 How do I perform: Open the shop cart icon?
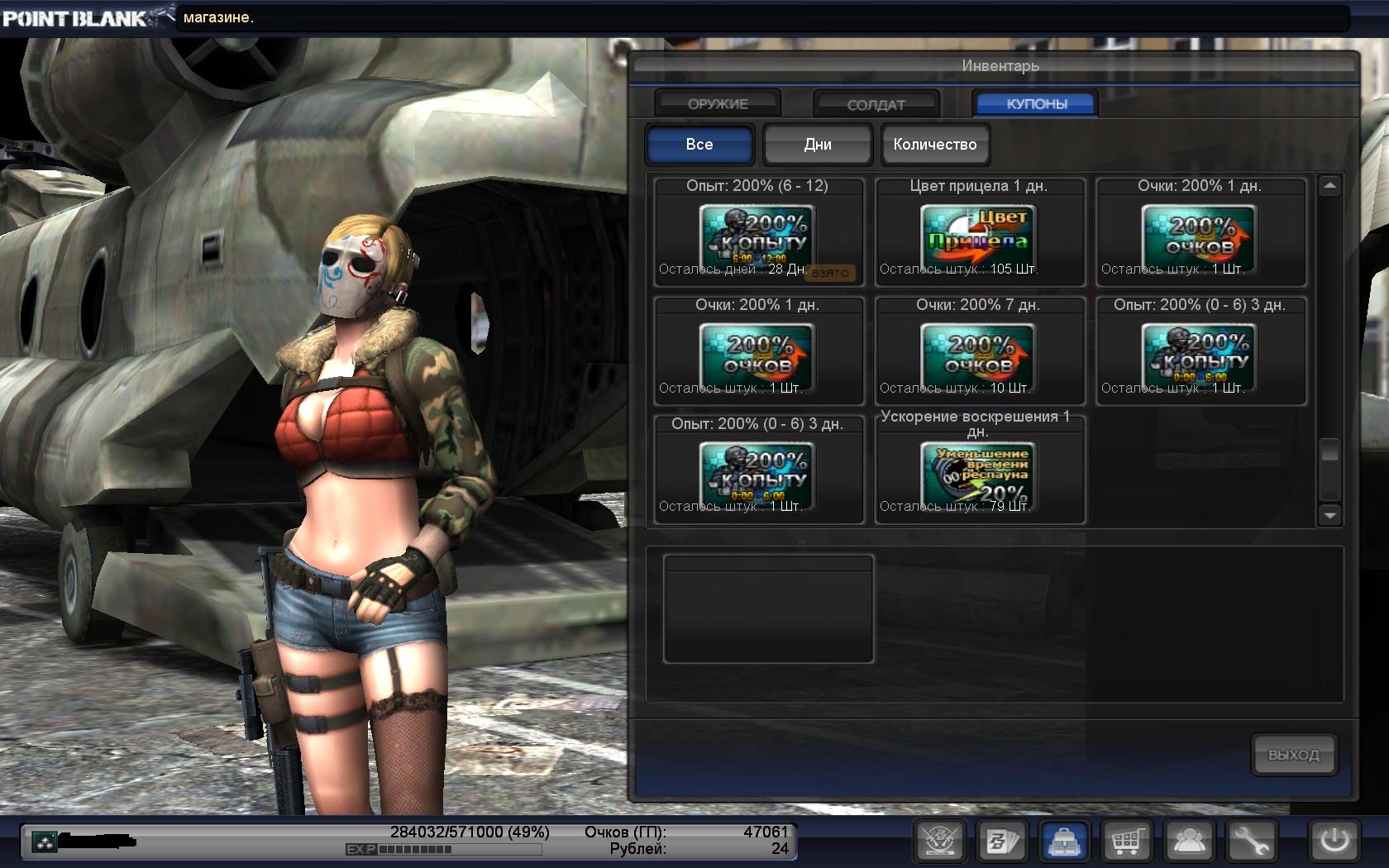click(1126, 842)
